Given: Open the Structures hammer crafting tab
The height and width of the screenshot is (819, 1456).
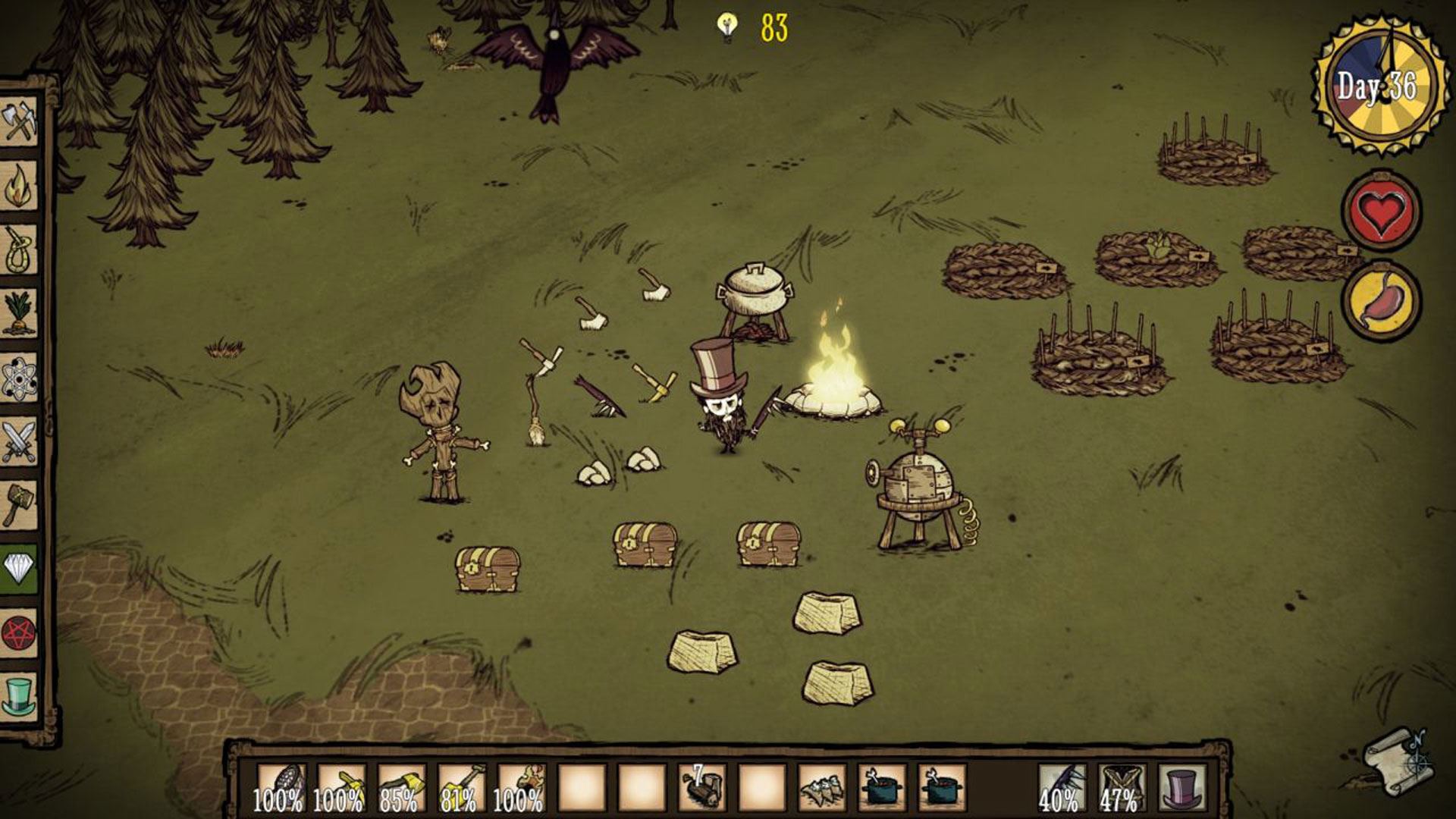Looking at the screenshot, I should coord(20,505).
